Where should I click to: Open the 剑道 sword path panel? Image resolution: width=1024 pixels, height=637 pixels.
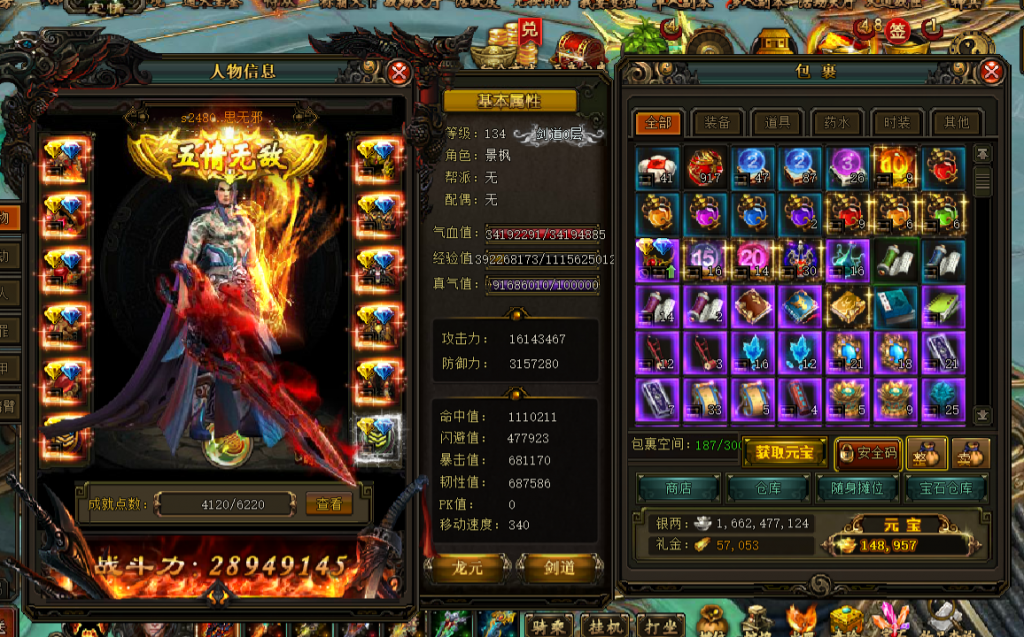pyautogui.click(x=560, y=569)
